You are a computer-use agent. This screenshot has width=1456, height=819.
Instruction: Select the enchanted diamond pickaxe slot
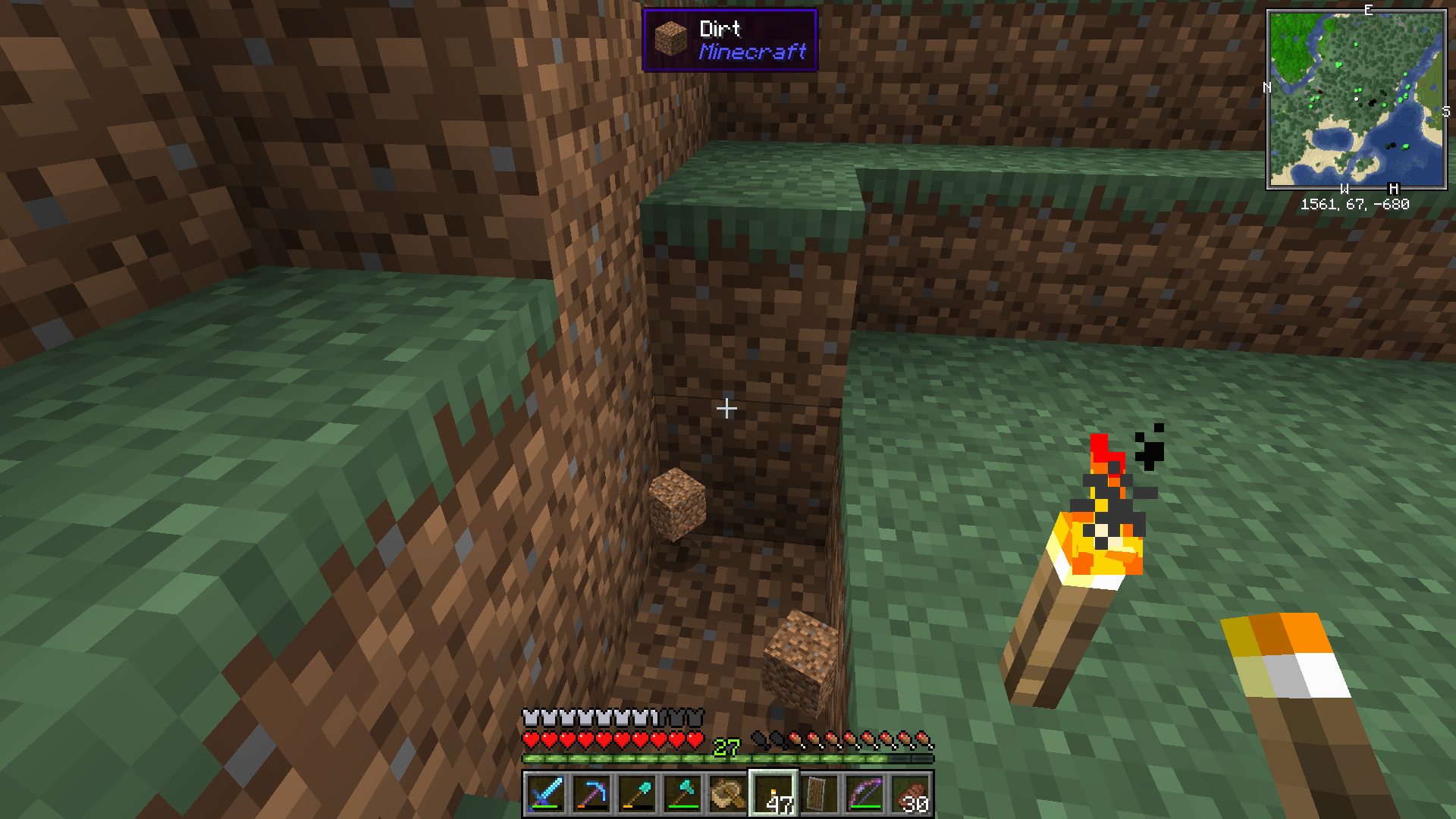(x=591, y=794)
